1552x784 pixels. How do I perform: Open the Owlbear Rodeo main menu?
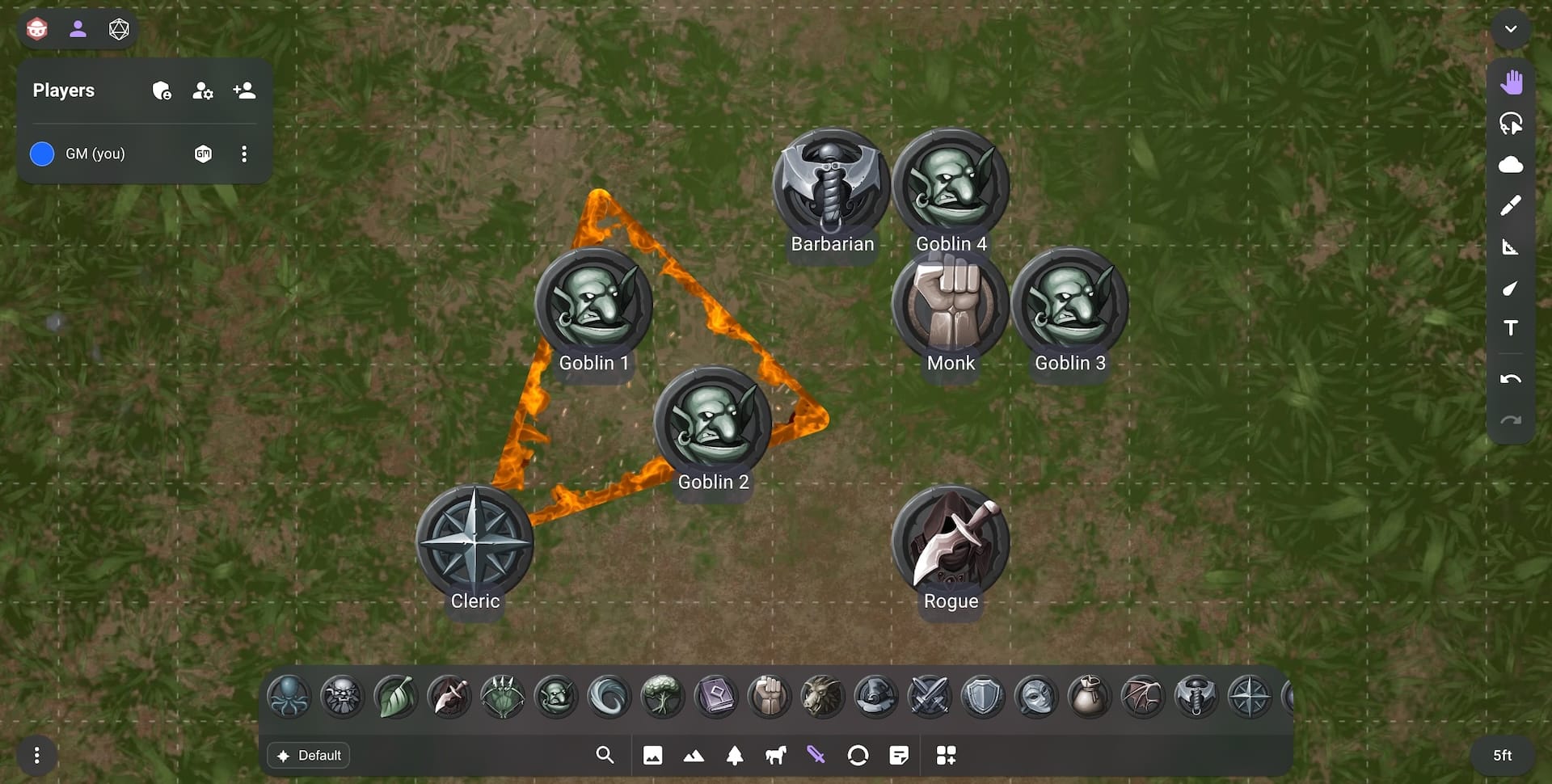(36, 29)
